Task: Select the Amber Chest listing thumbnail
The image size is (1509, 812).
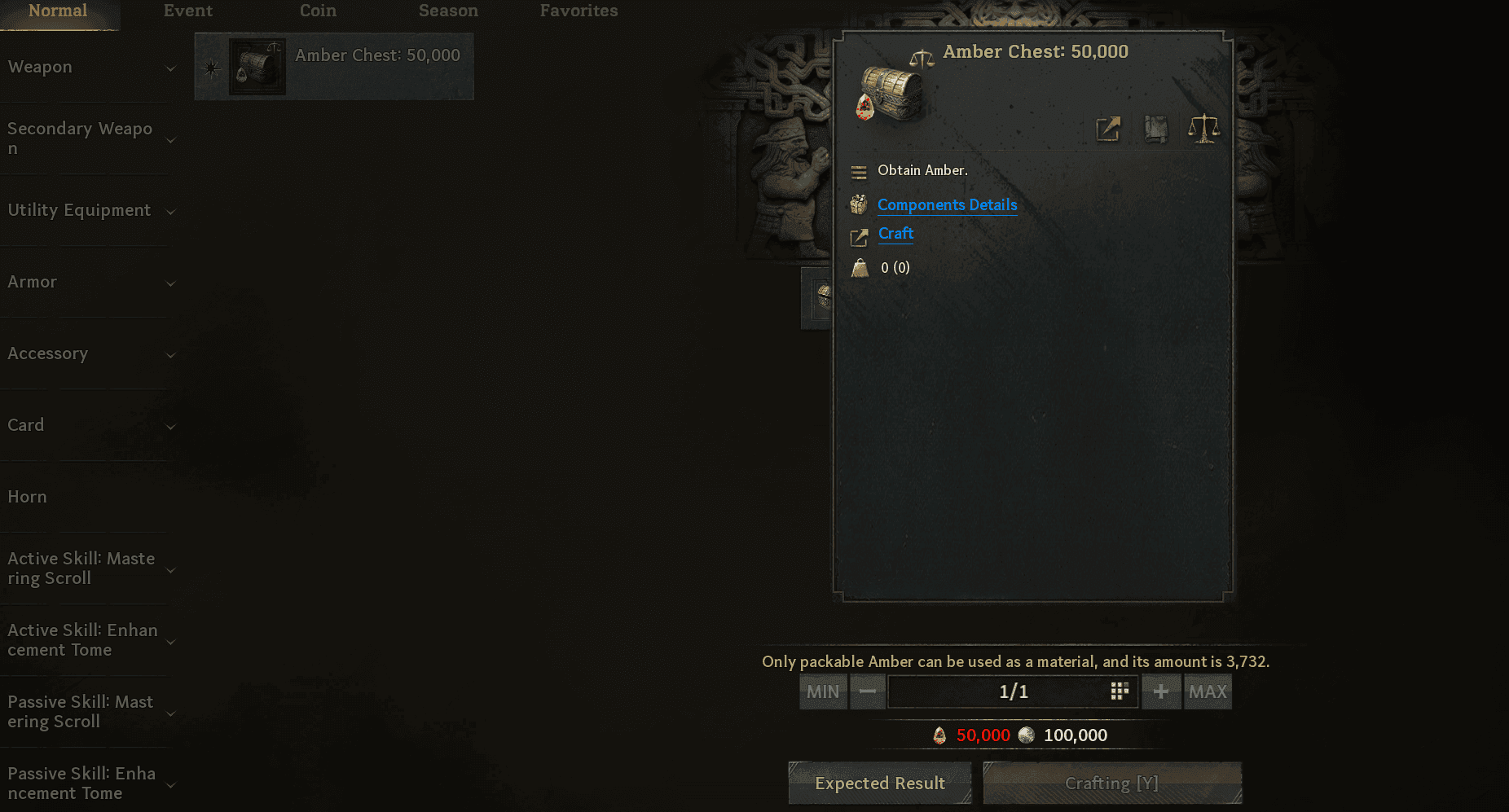Action: 258,65
